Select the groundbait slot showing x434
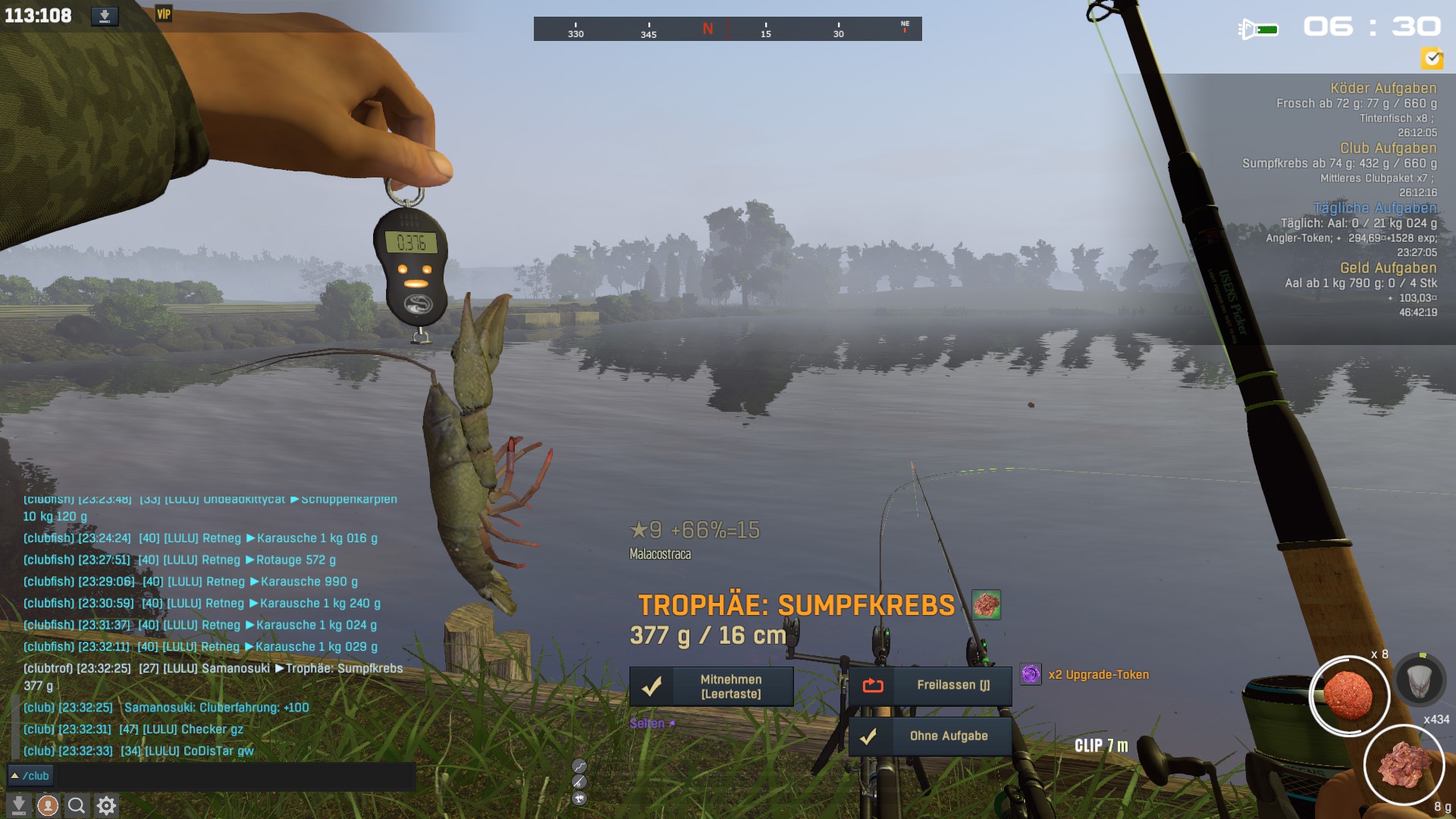 pos(1403,764)
